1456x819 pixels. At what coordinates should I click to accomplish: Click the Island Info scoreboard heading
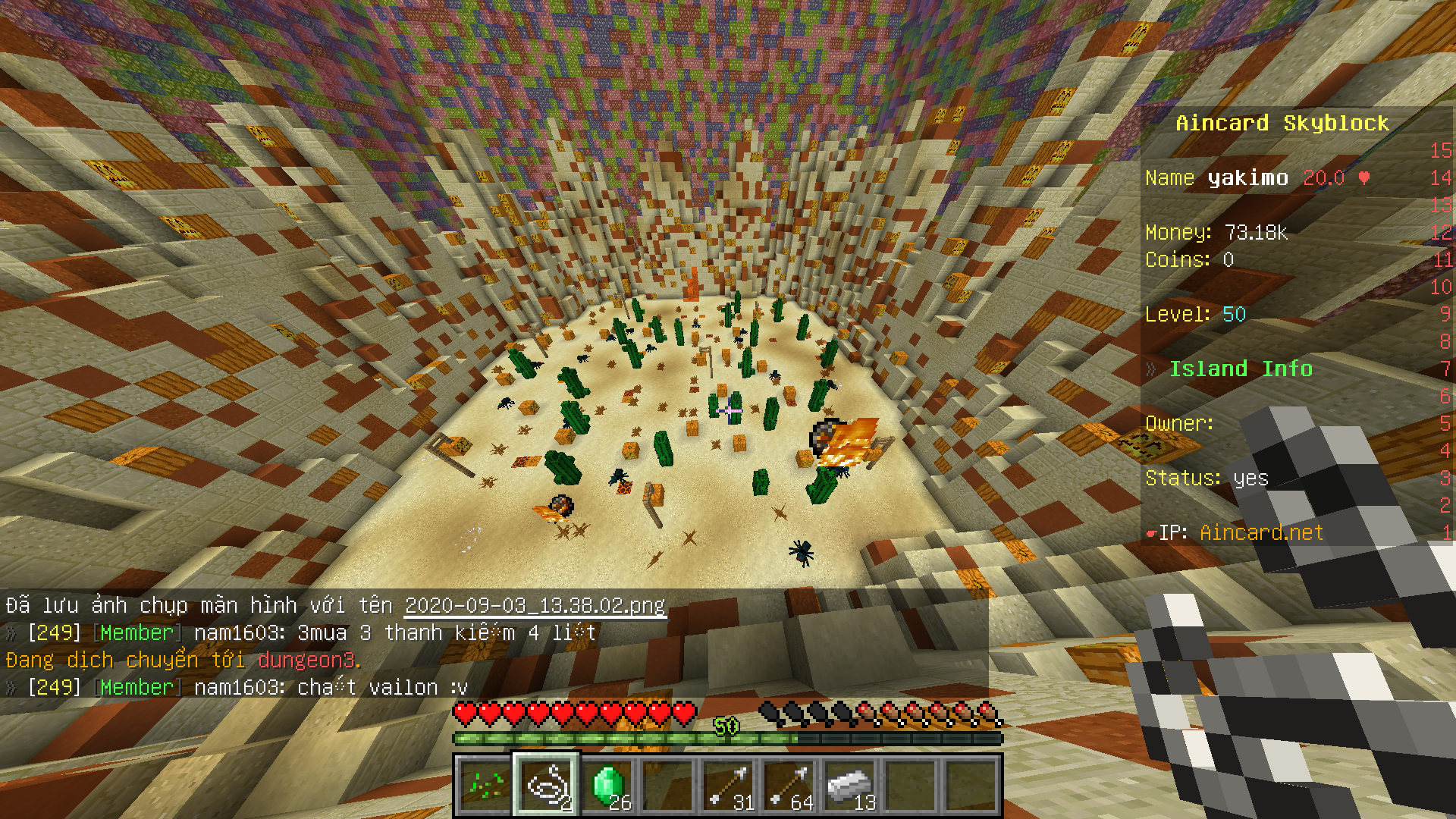[x=1240, y=369]
